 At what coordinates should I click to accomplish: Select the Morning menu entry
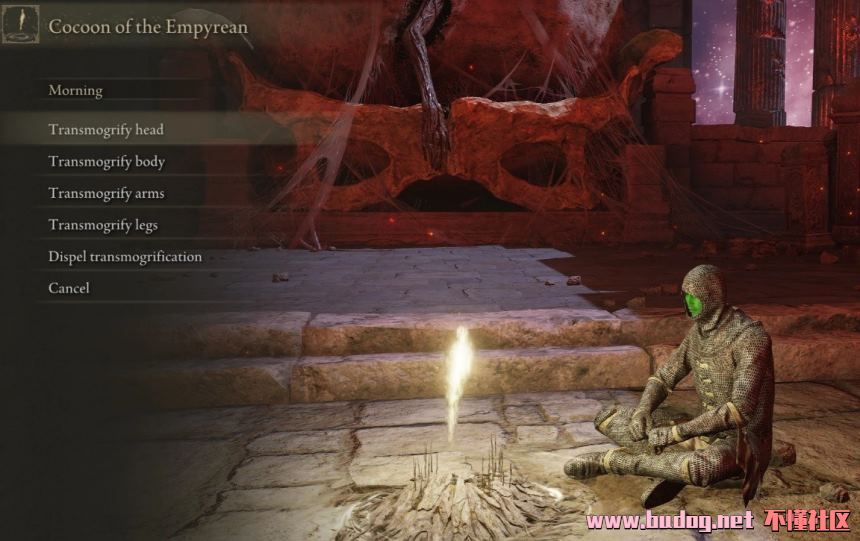(76, 91)
